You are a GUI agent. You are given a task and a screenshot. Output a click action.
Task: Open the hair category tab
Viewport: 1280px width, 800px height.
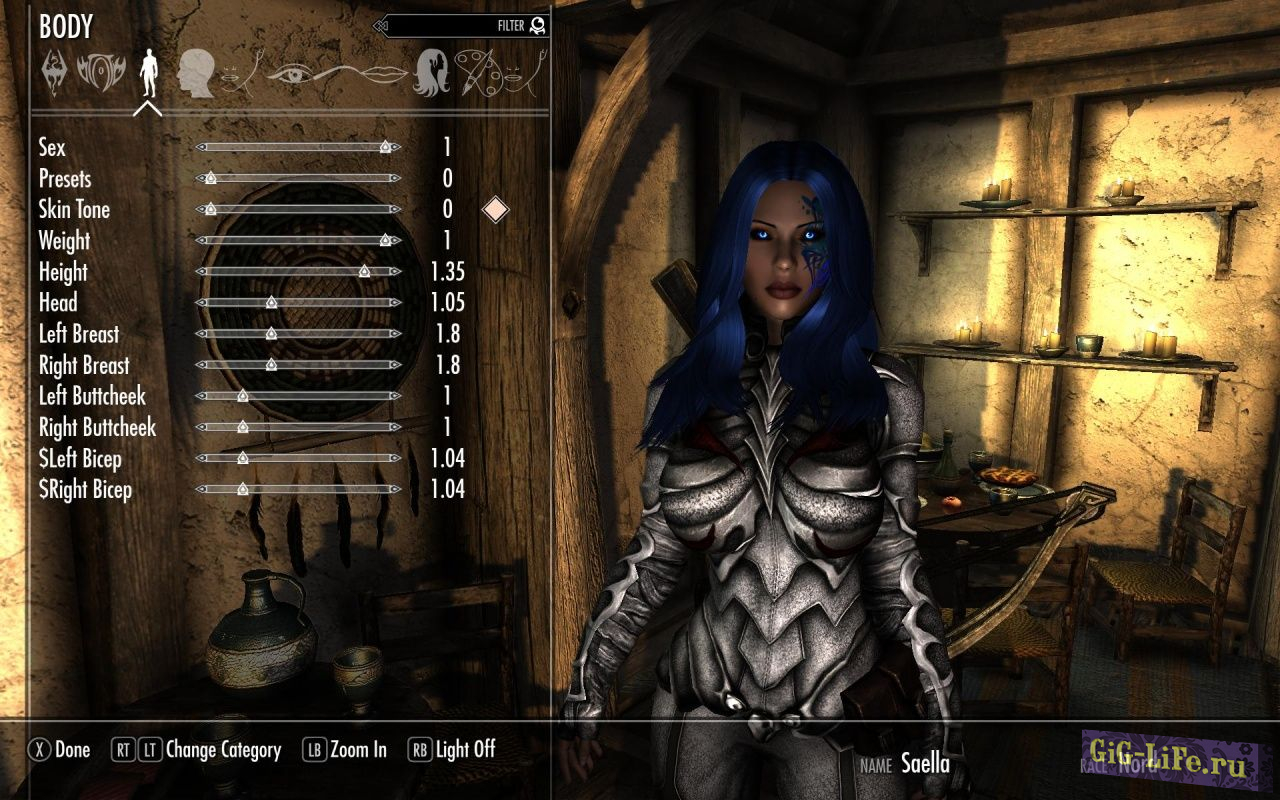[x=431, y=73]
